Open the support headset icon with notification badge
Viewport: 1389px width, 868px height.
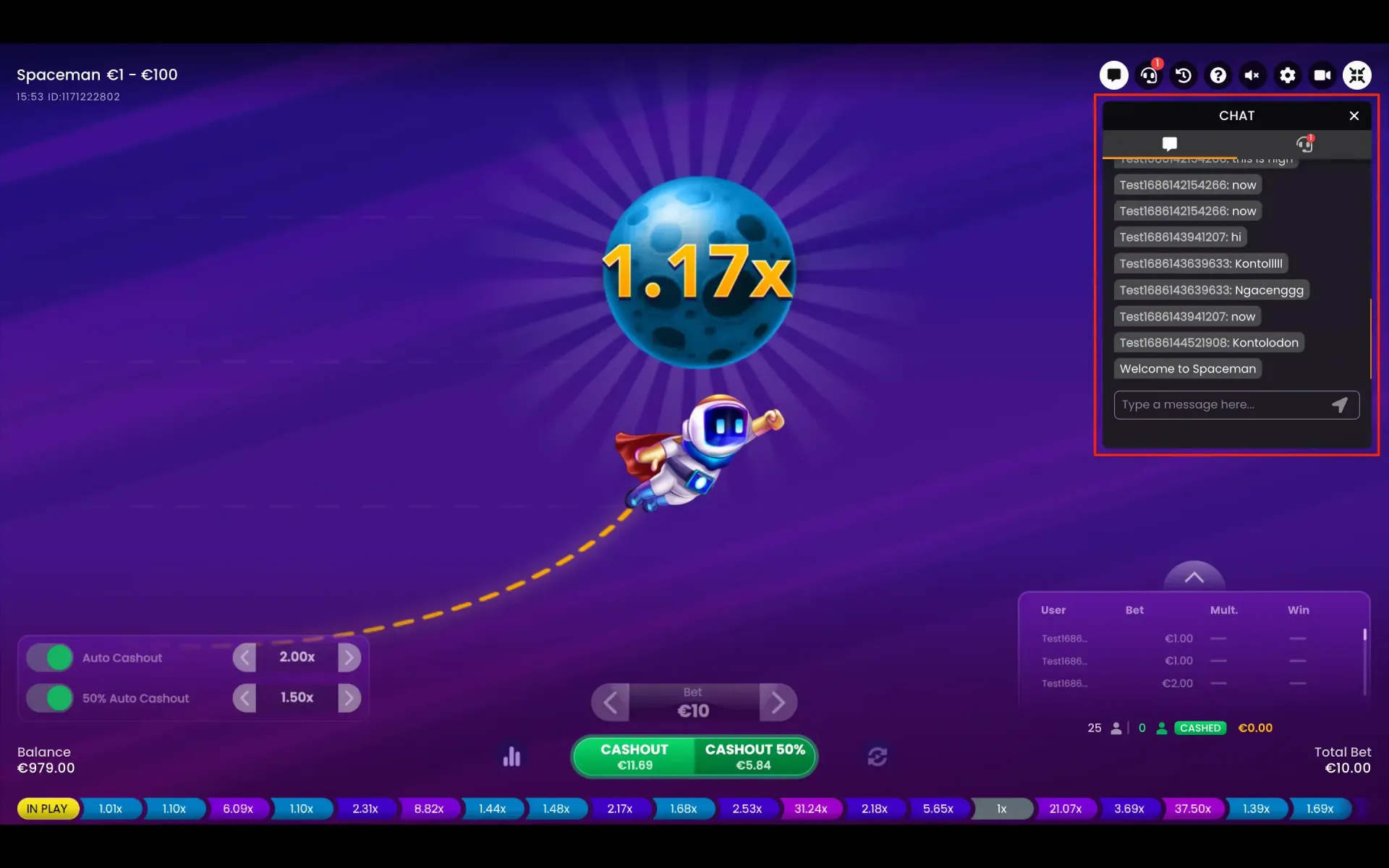click(x=1149, y=75)
